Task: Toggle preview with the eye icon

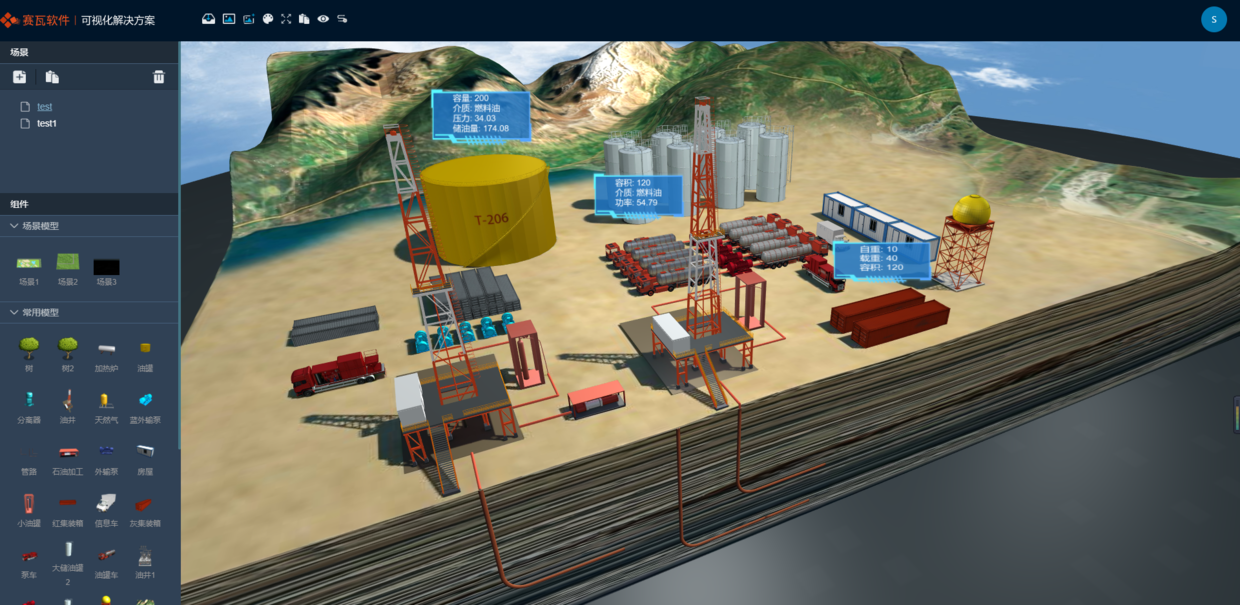Action: tap(323, 19)
